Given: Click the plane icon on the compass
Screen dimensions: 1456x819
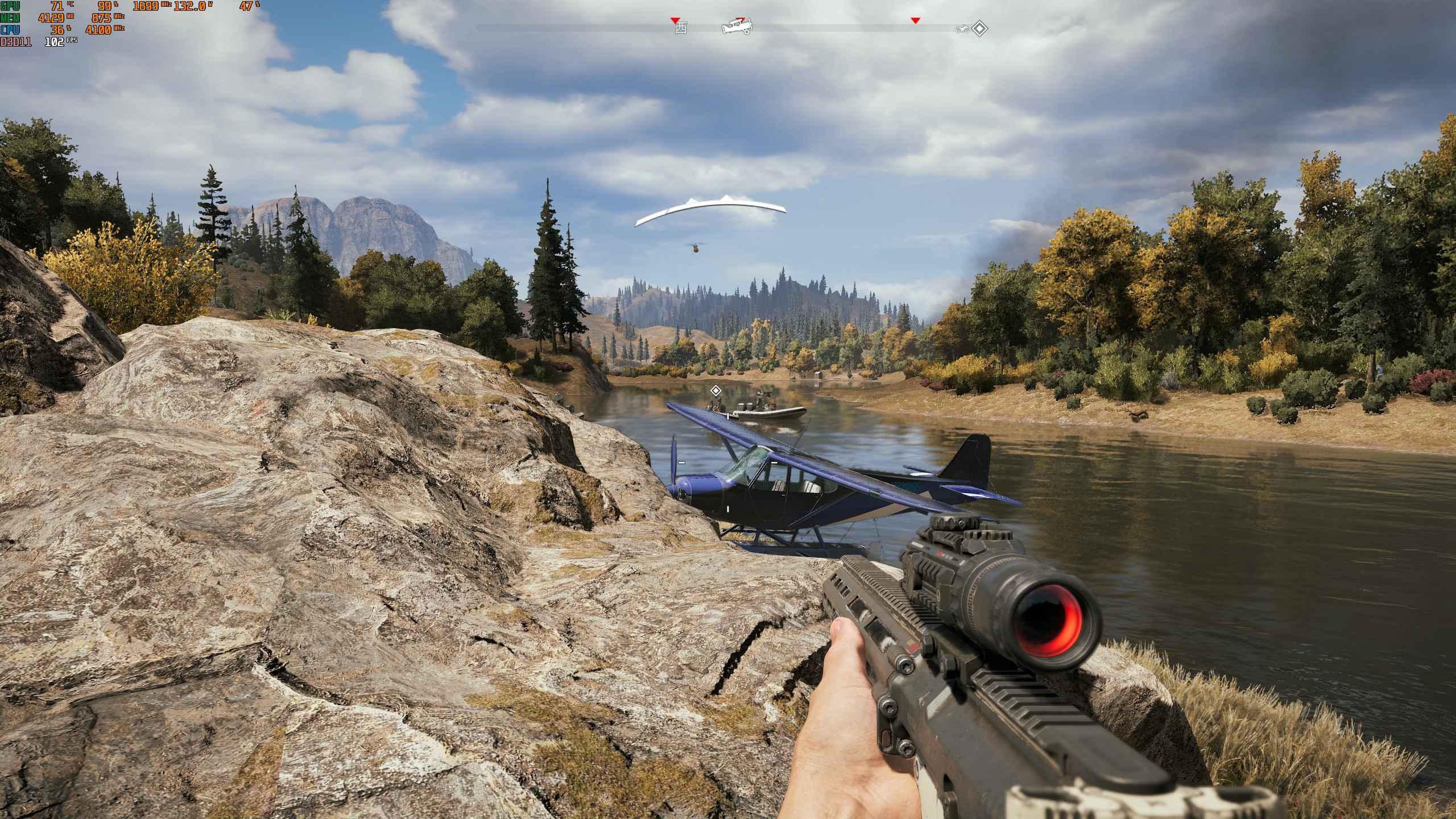Looking at the screenshot, I should 737,26.
